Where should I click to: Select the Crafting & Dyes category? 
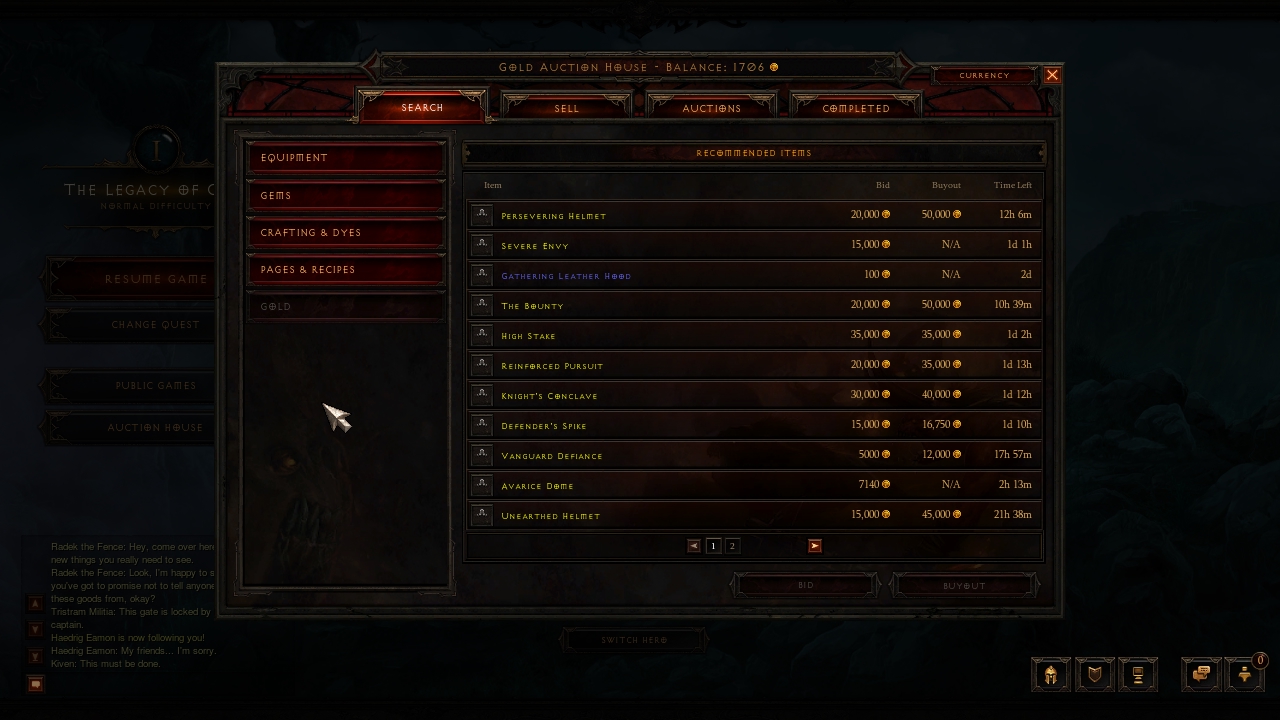coord(345,232)
